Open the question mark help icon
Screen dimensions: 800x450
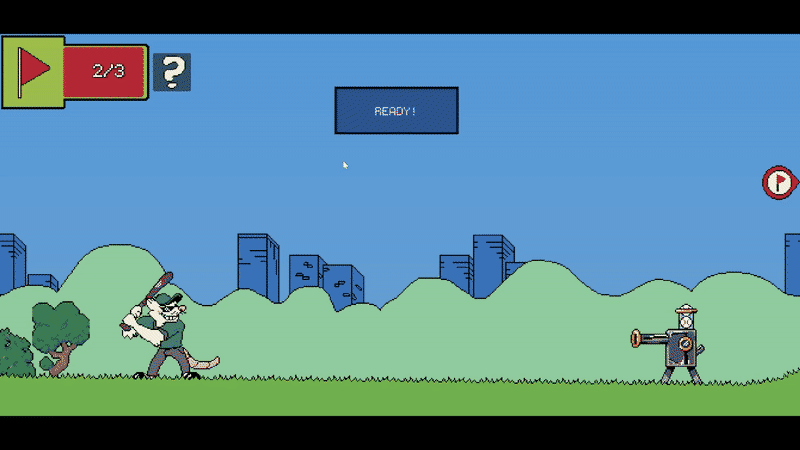point(172,72)
